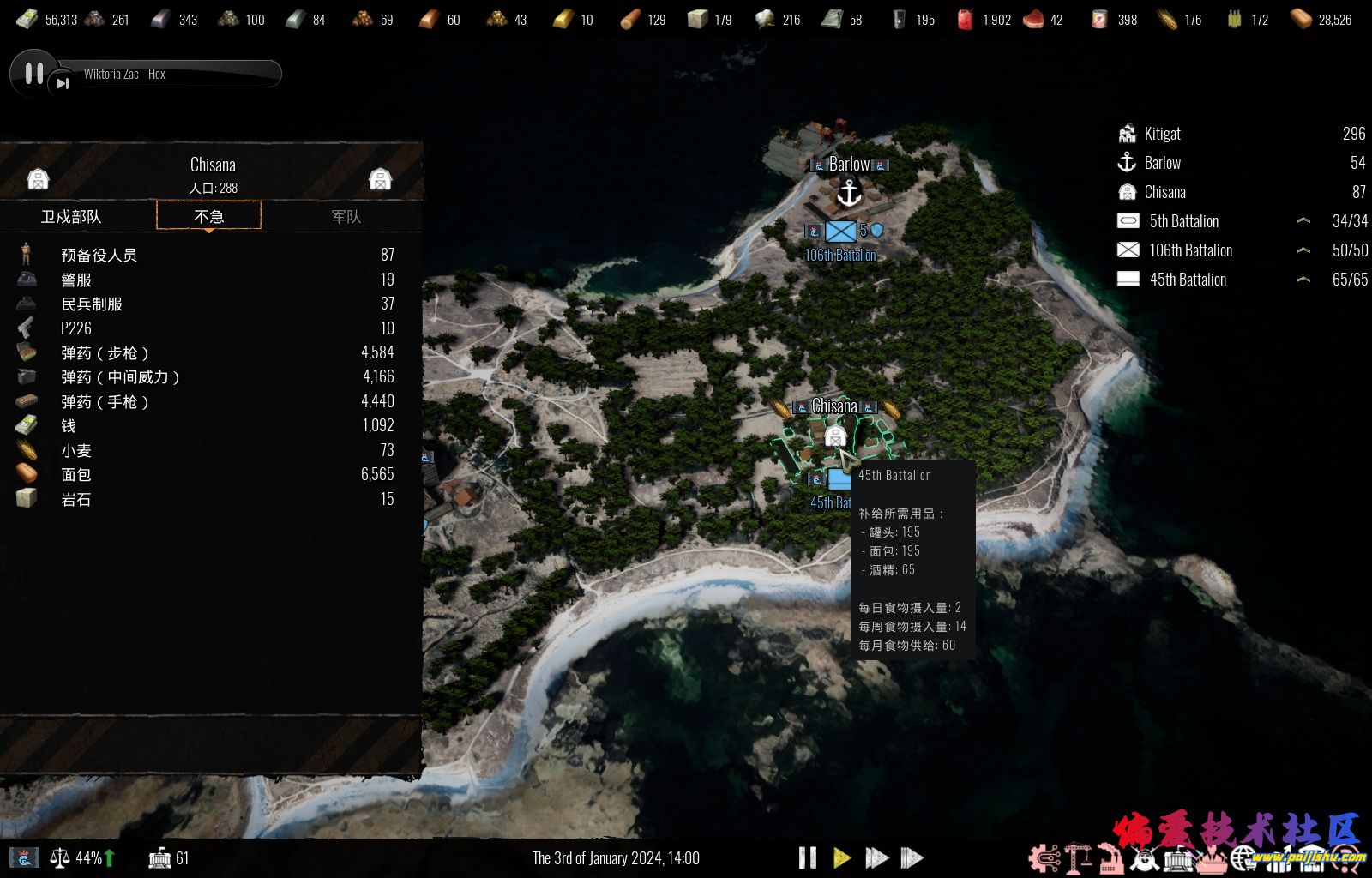This screenshot has width=1372, height=878.
Task: Open the research gear icon menu
Action: 1044,857
